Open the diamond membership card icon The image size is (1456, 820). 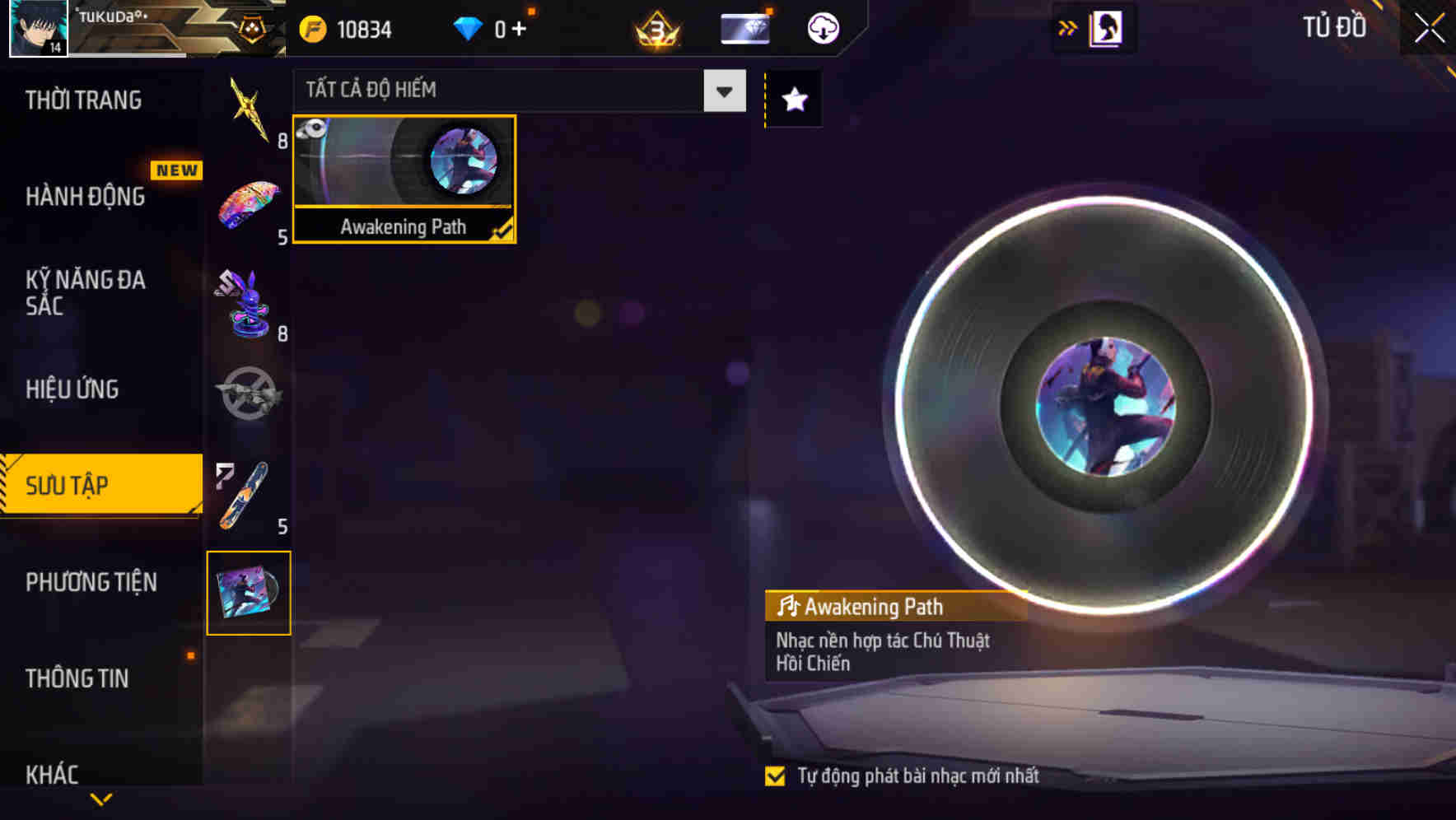click(744, 27)
